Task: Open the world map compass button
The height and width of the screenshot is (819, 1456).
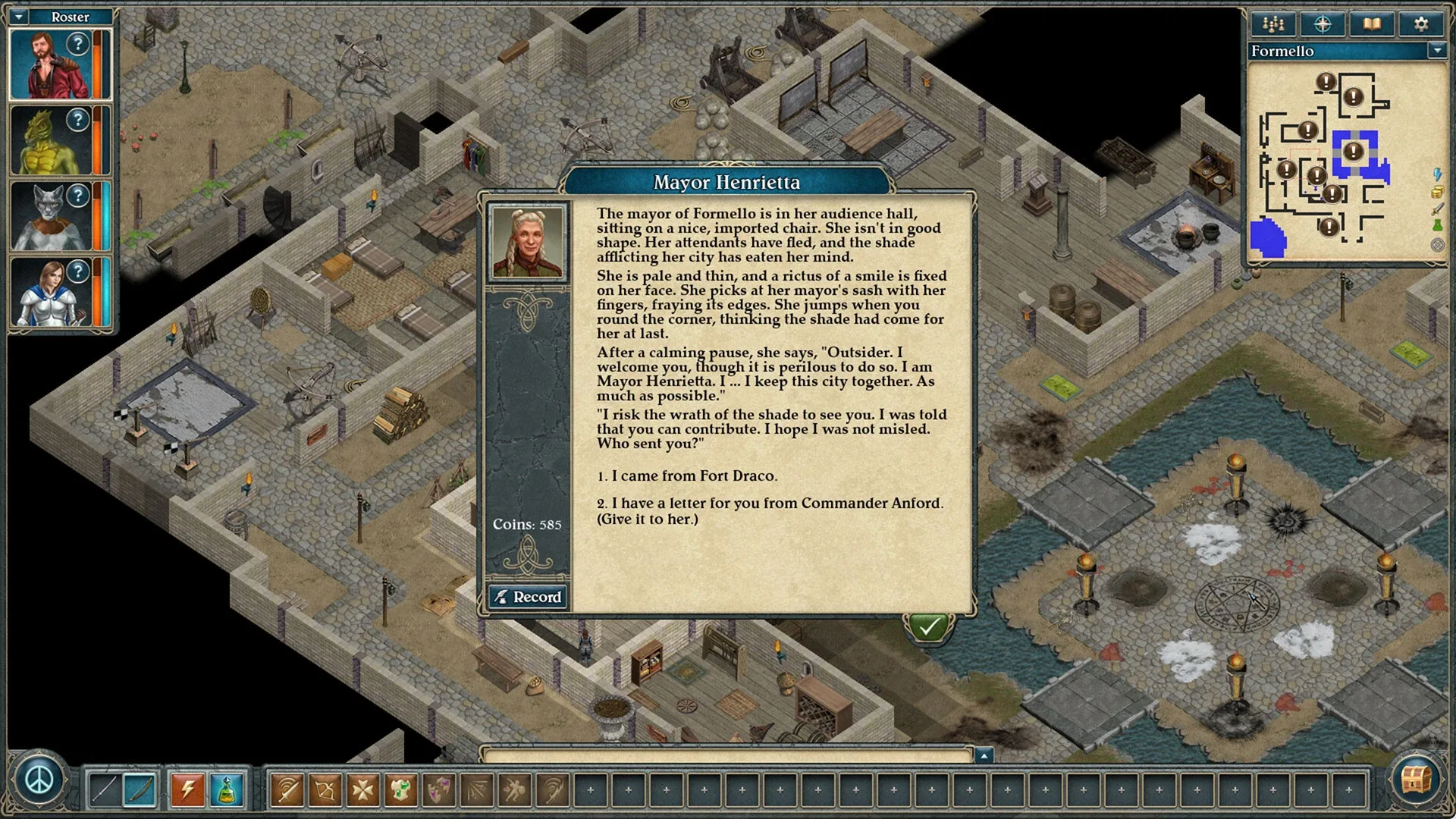Action: [1323, 24]
